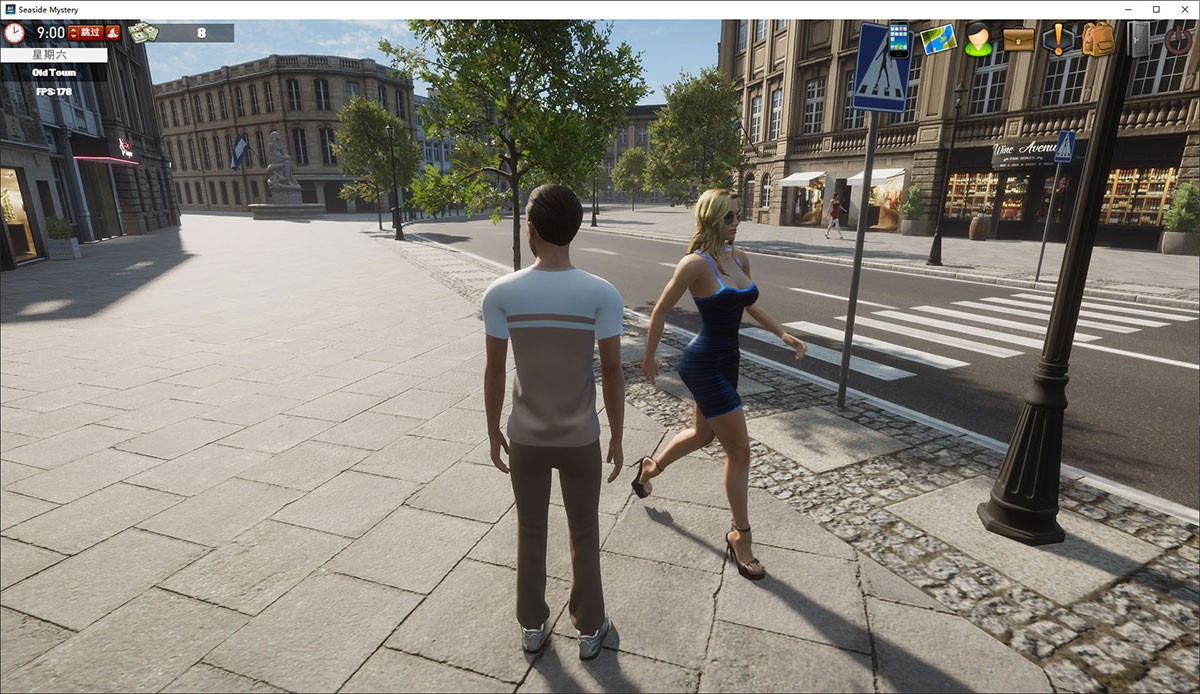
Task: Open the town map
Action: click(x=938, y=39)
